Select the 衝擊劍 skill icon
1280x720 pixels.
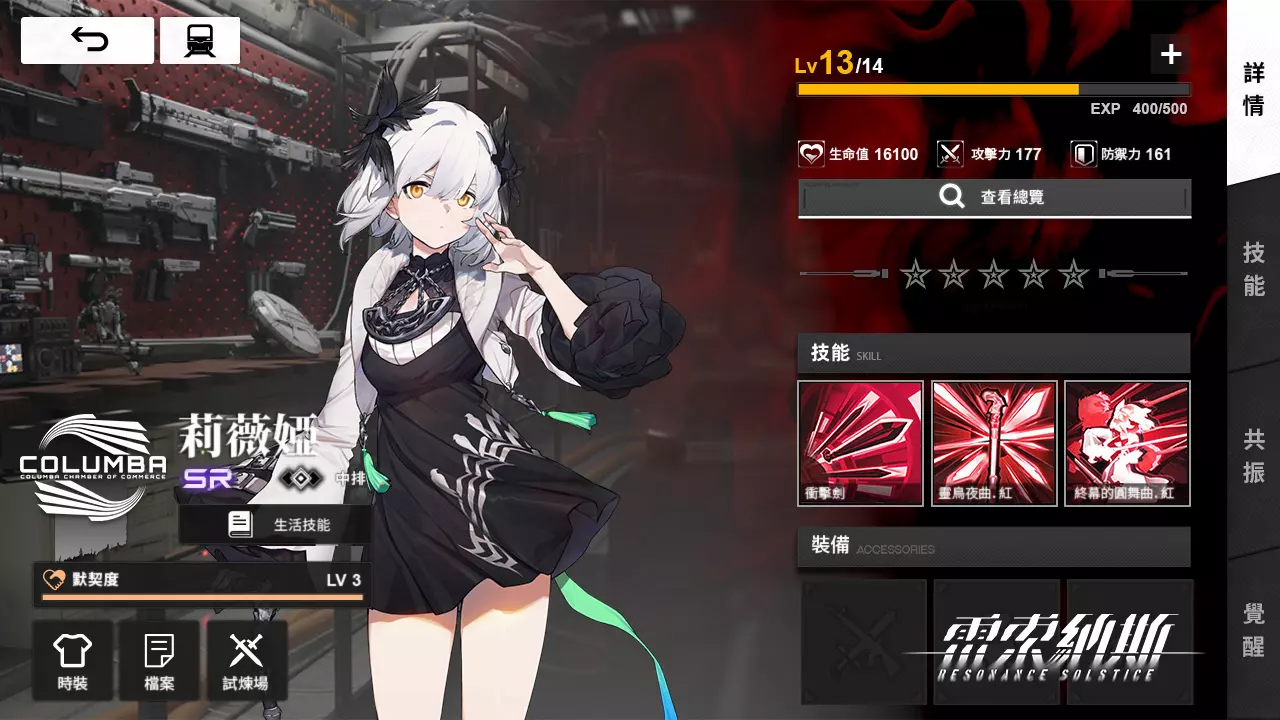860,443
